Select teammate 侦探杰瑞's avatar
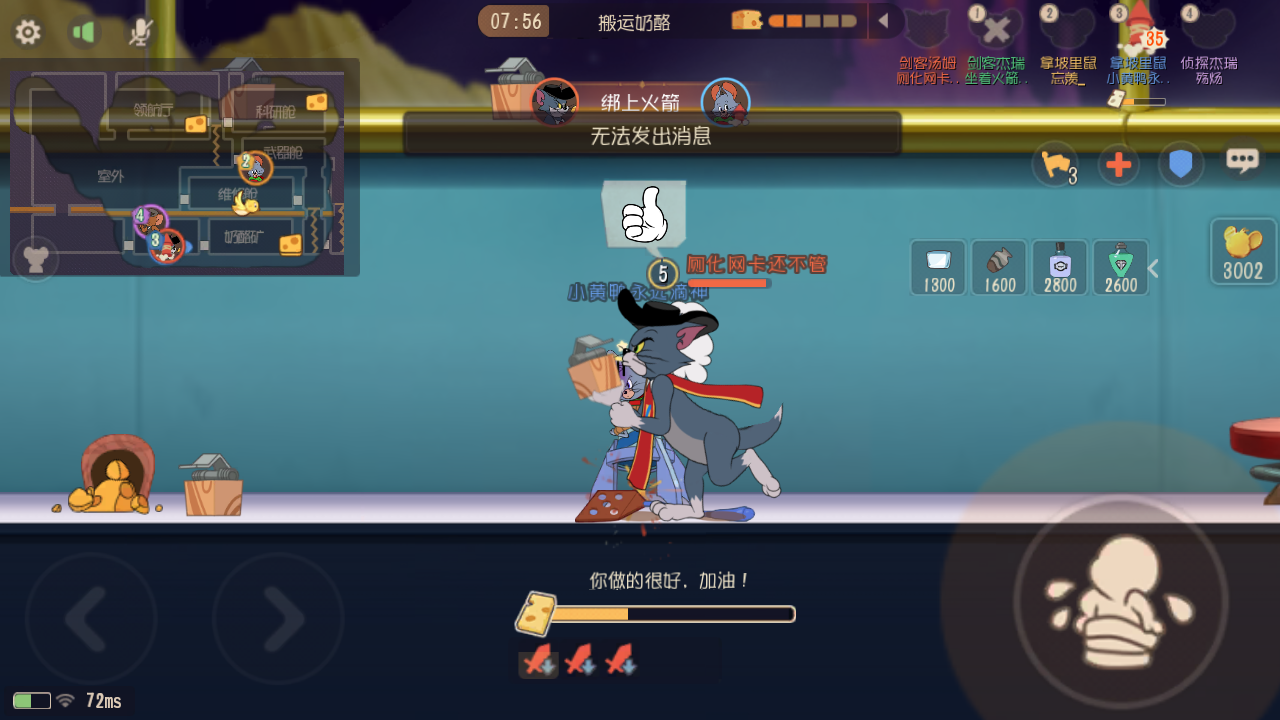 [1210, 30]
